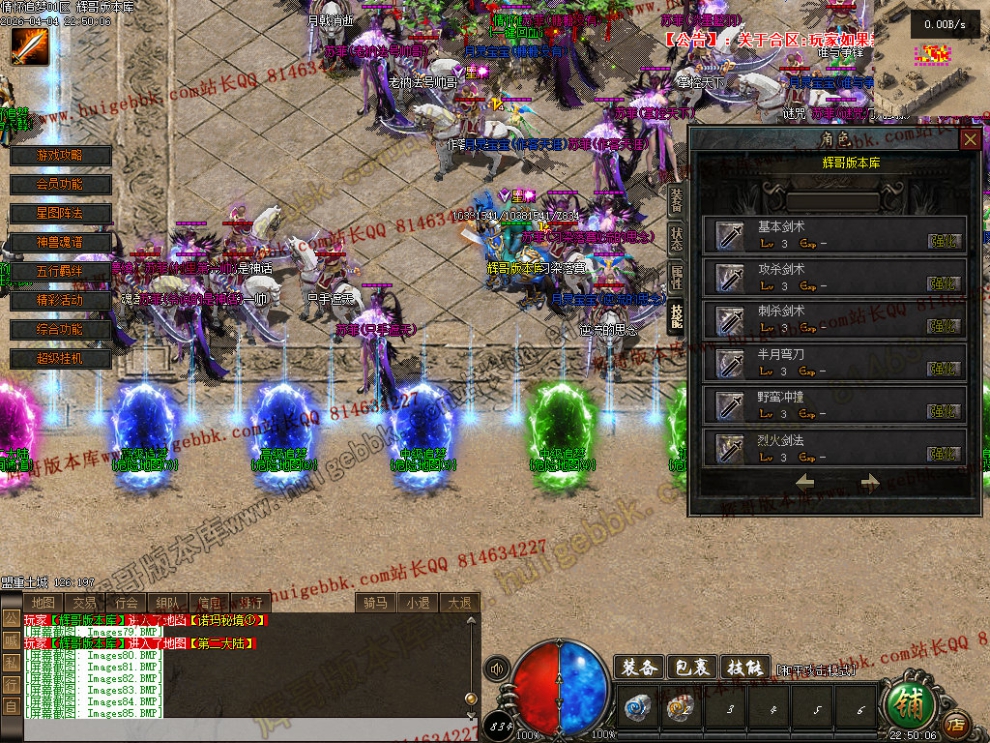Viewport: 990px width, 743px height.
Task: Select the 星图阵法 menu entry
Action: 60,213
